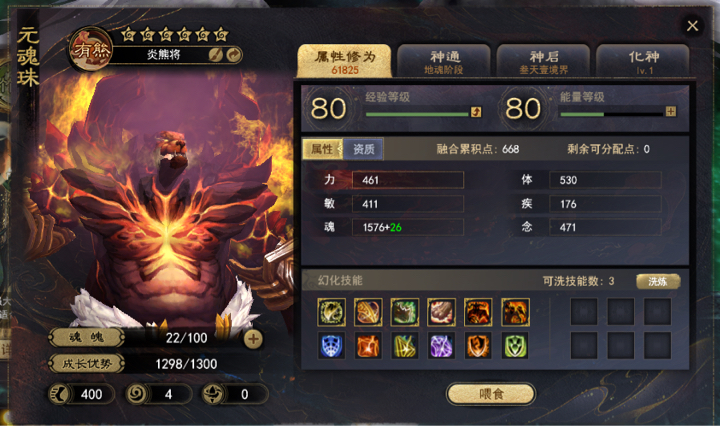Image resolution: width=720 pixels, height=426 pixels.
Task: Click the plus button beside 能量等级 bar
Action: point(671,112)
